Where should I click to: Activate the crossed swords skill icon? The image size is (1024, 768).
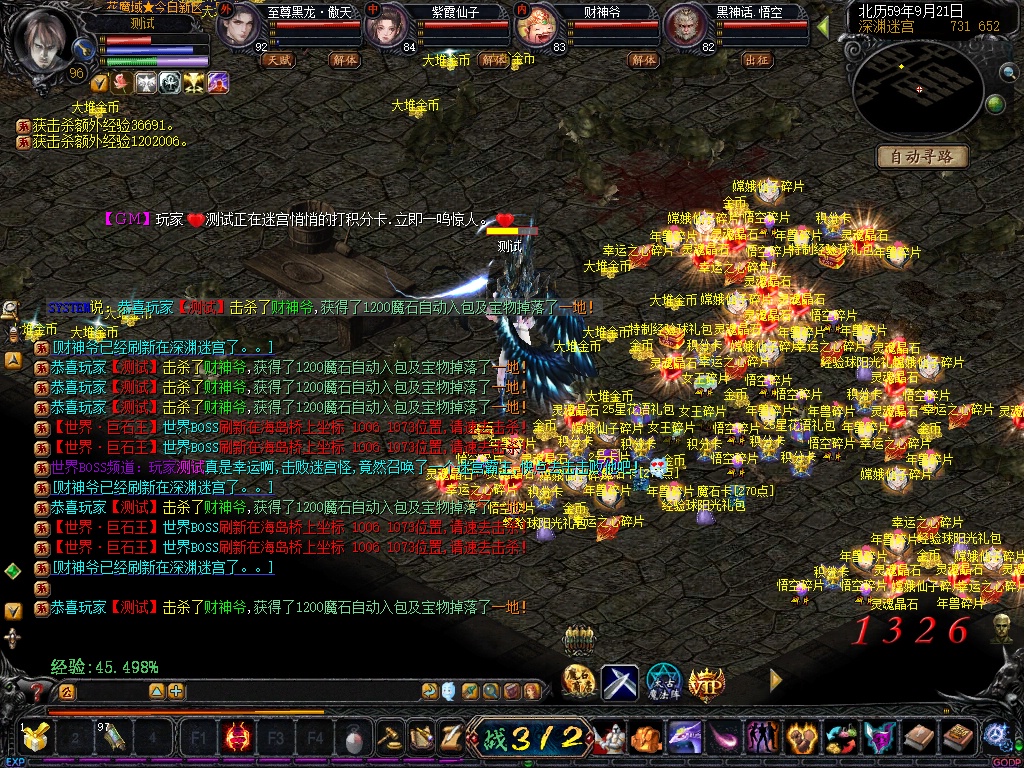coord(620,682)
